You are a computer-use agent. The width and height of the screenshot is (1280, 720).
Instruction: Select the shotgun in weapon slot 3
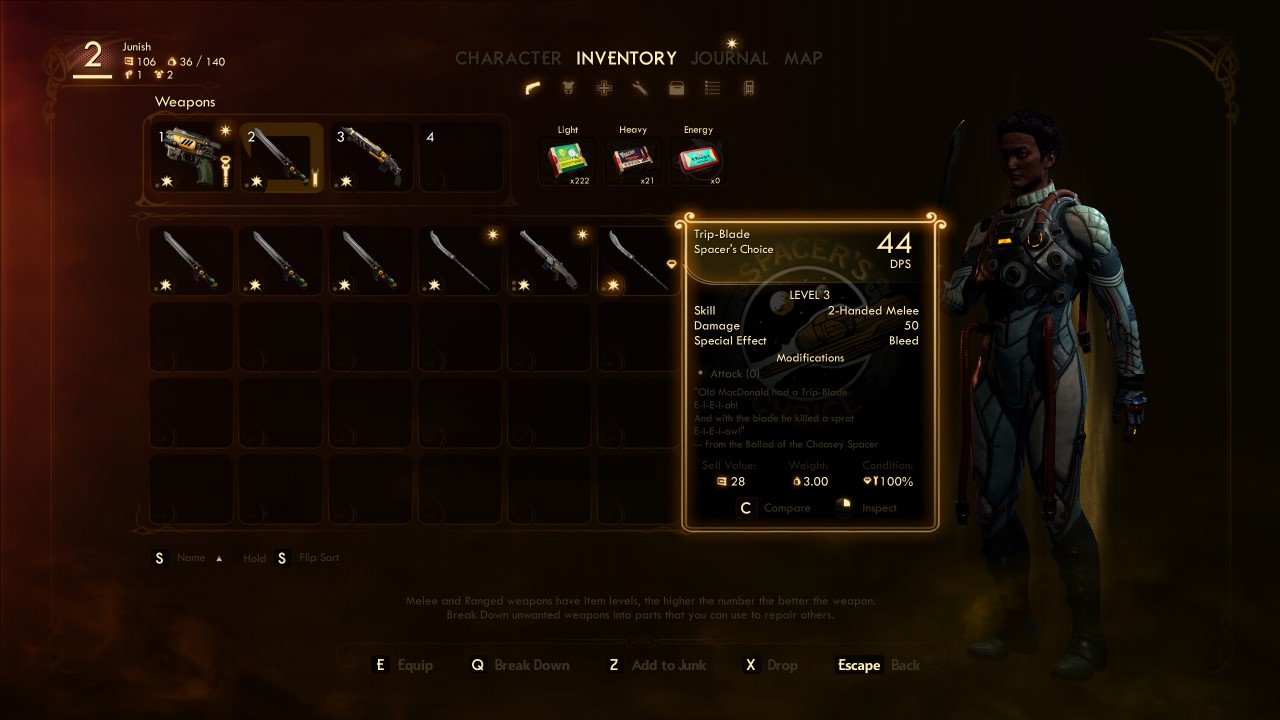371,157
